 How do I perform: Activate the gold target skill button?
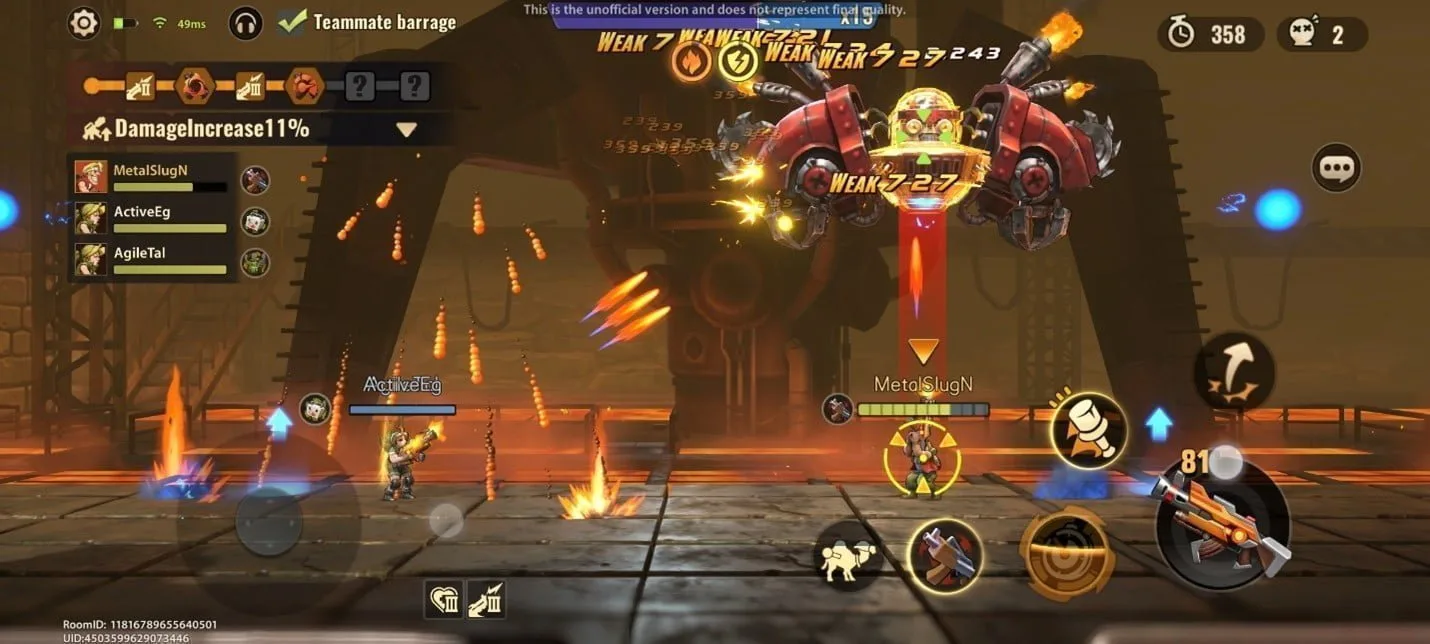pyautogui.click(x=1067, y=553)
